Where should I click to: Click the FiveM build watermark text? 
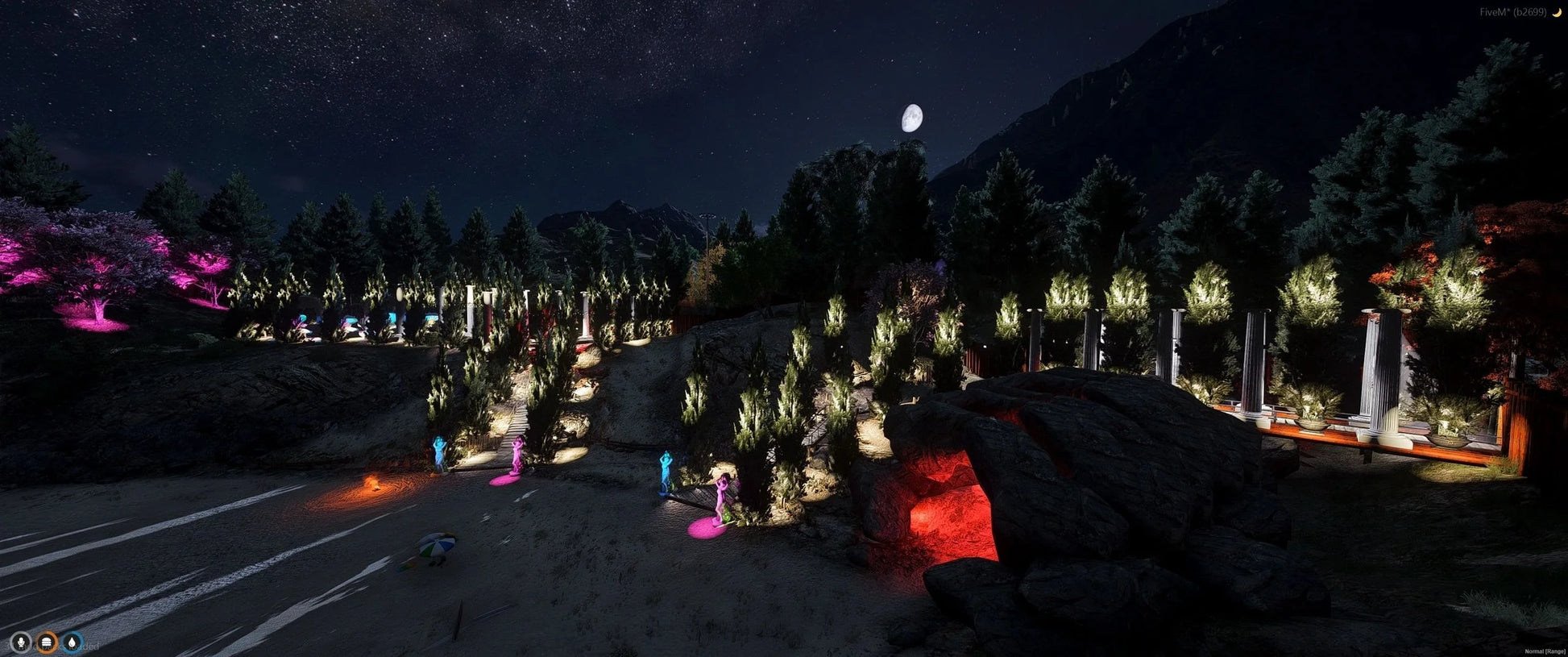(1513, 12)
